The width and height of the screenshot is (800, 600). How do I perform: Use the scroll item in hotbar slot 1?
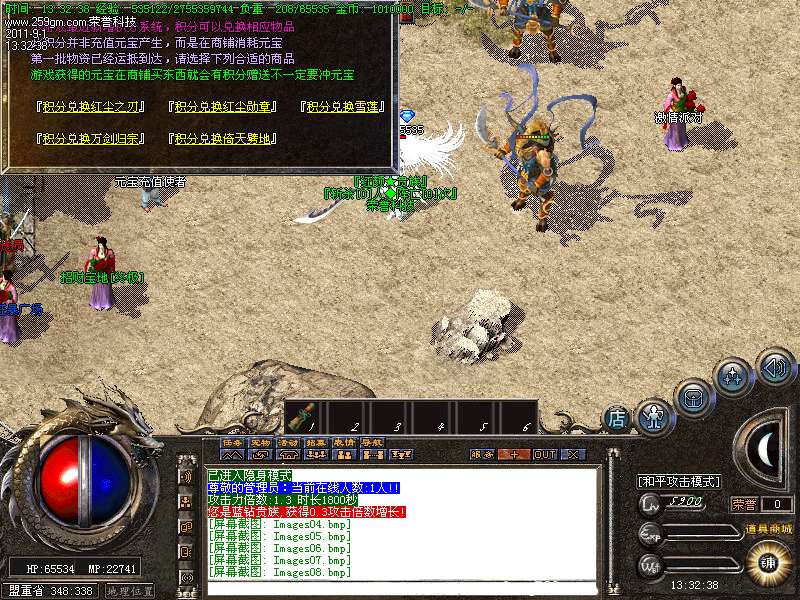(306, 415)
